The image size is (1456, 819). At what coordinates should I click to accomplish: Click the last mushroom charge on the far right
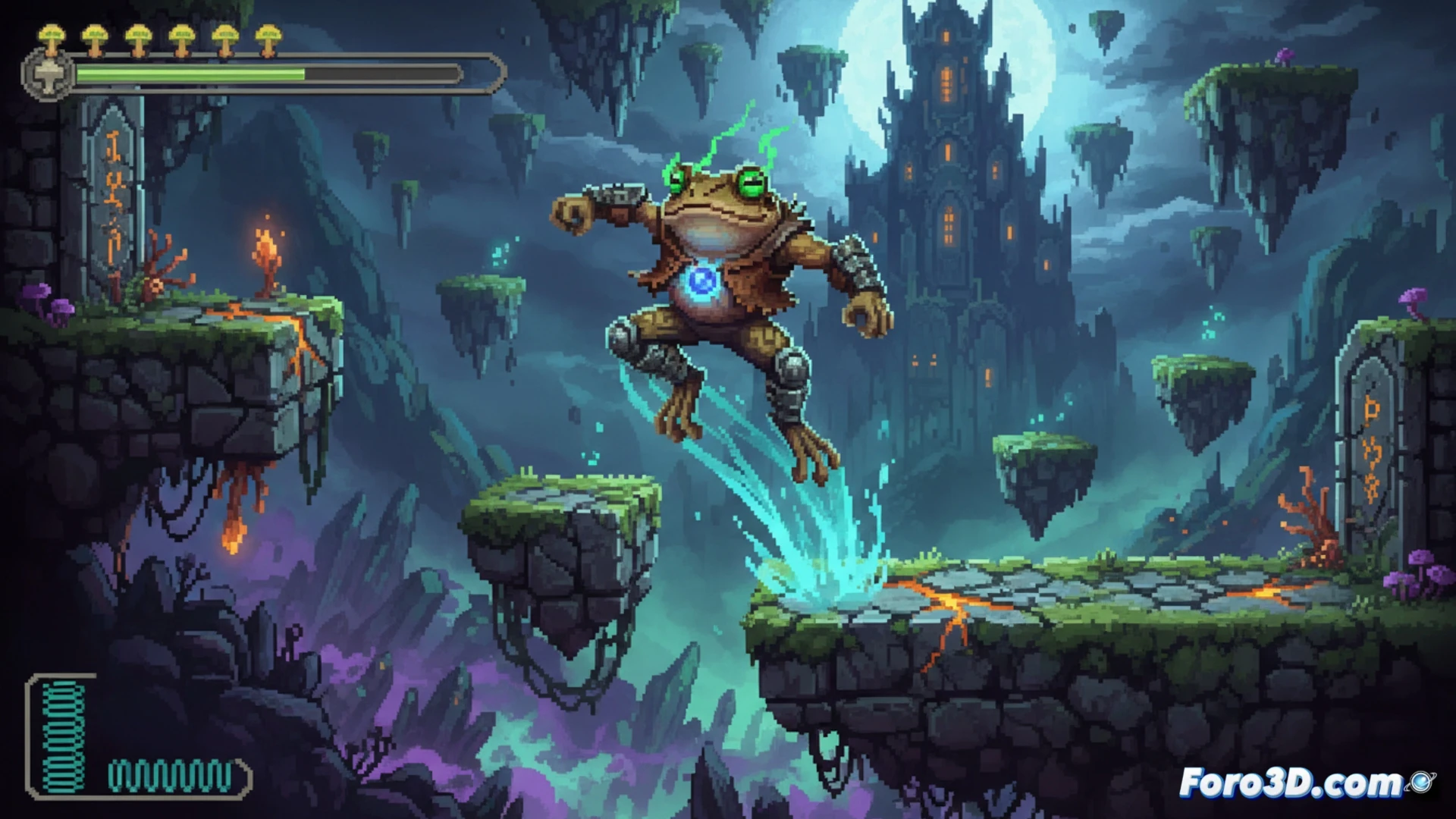coord(267,34)
